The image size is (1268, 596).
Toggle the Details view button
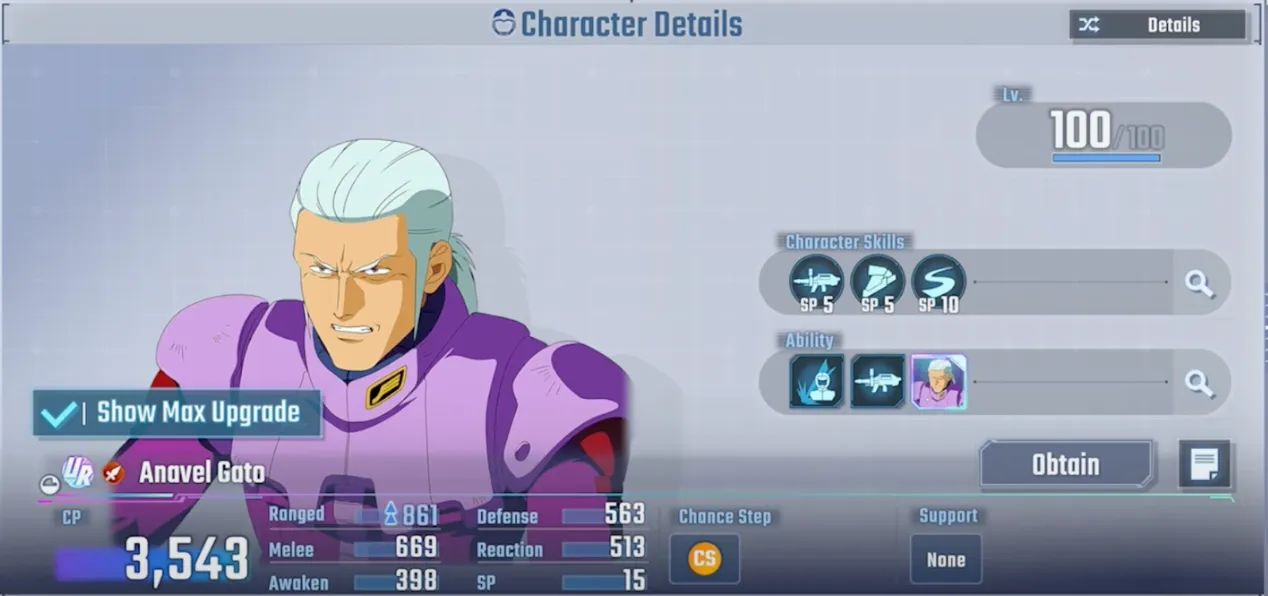click(1157, 25)
